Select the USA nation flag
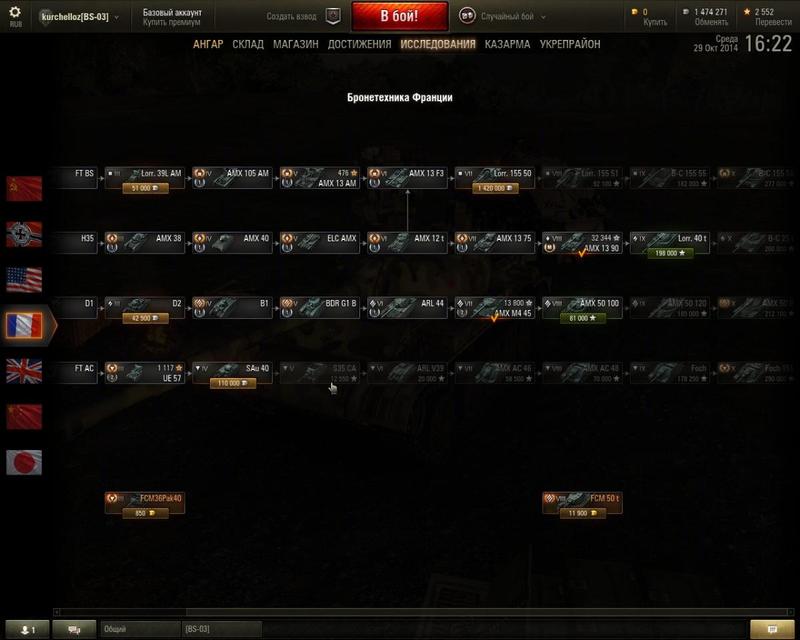Viewport: 800px width, 640px height. coord(24,278)
